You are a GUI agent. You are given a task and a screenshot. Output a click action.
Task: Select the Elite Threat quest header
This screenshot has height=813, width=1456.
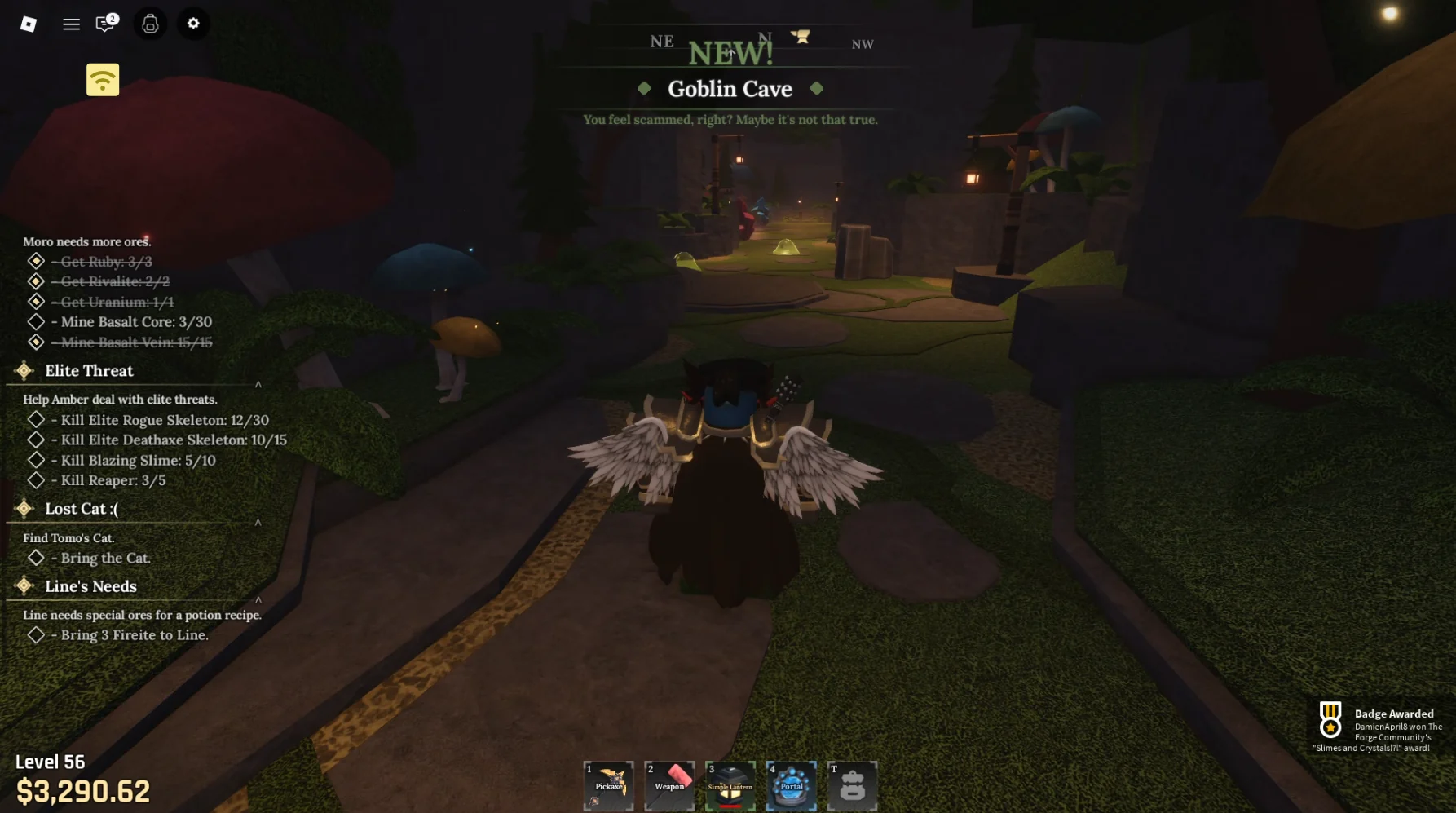pos(89,371)
